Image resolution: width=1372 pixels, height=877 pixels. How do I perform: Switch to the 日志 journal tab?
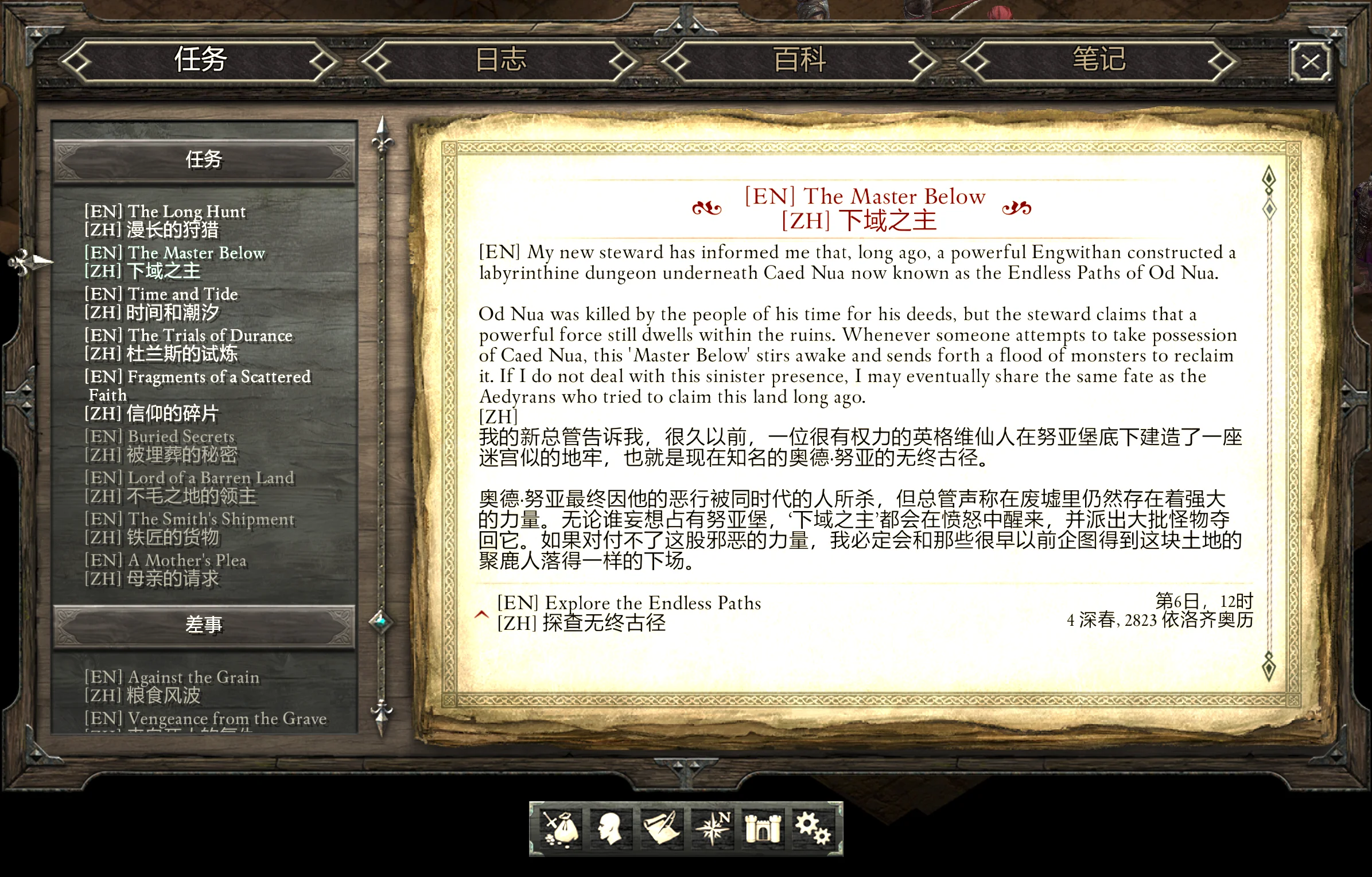502,60
